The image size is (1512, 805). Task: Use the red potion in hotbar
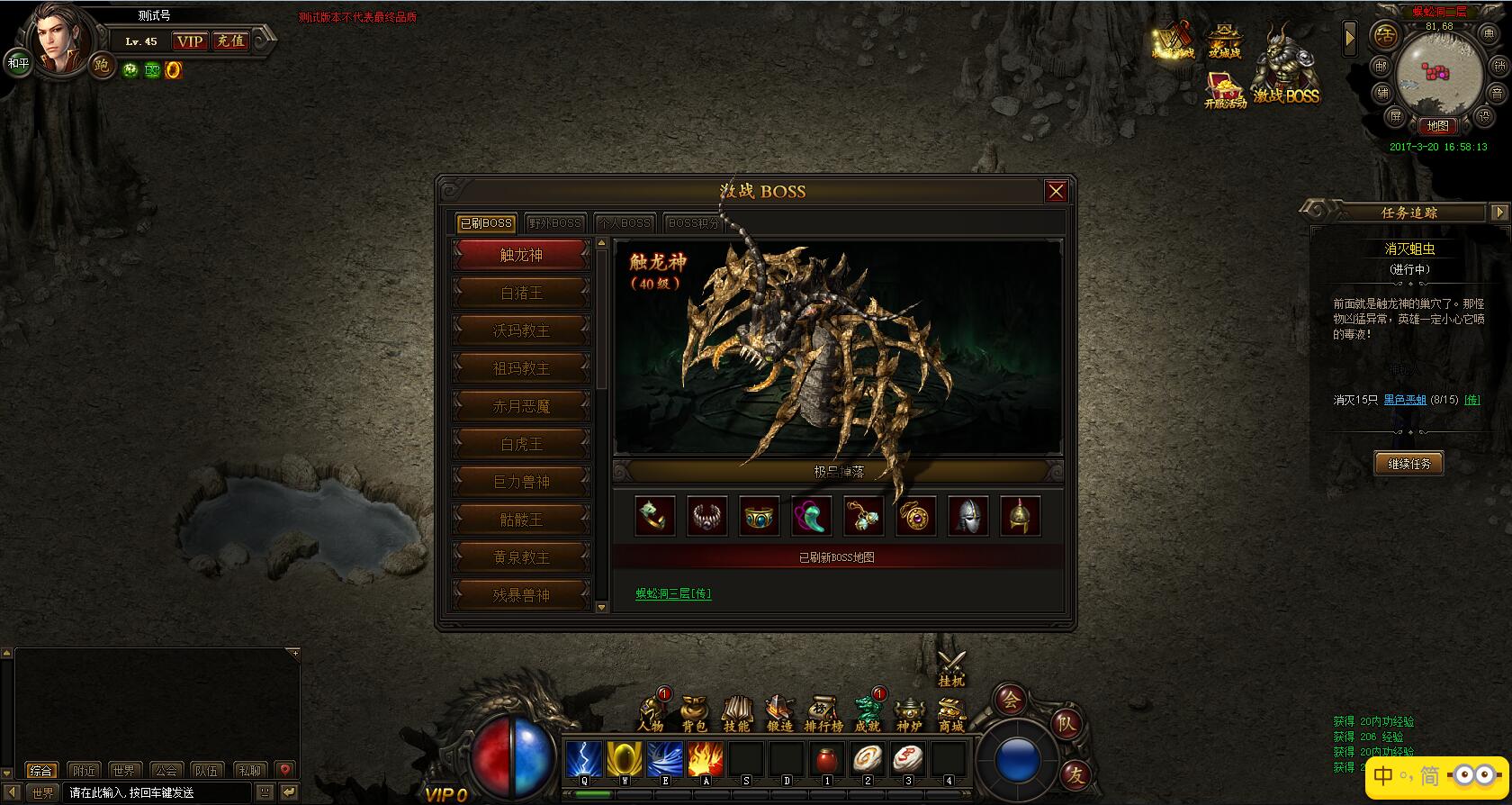click(x=826, y=759)
